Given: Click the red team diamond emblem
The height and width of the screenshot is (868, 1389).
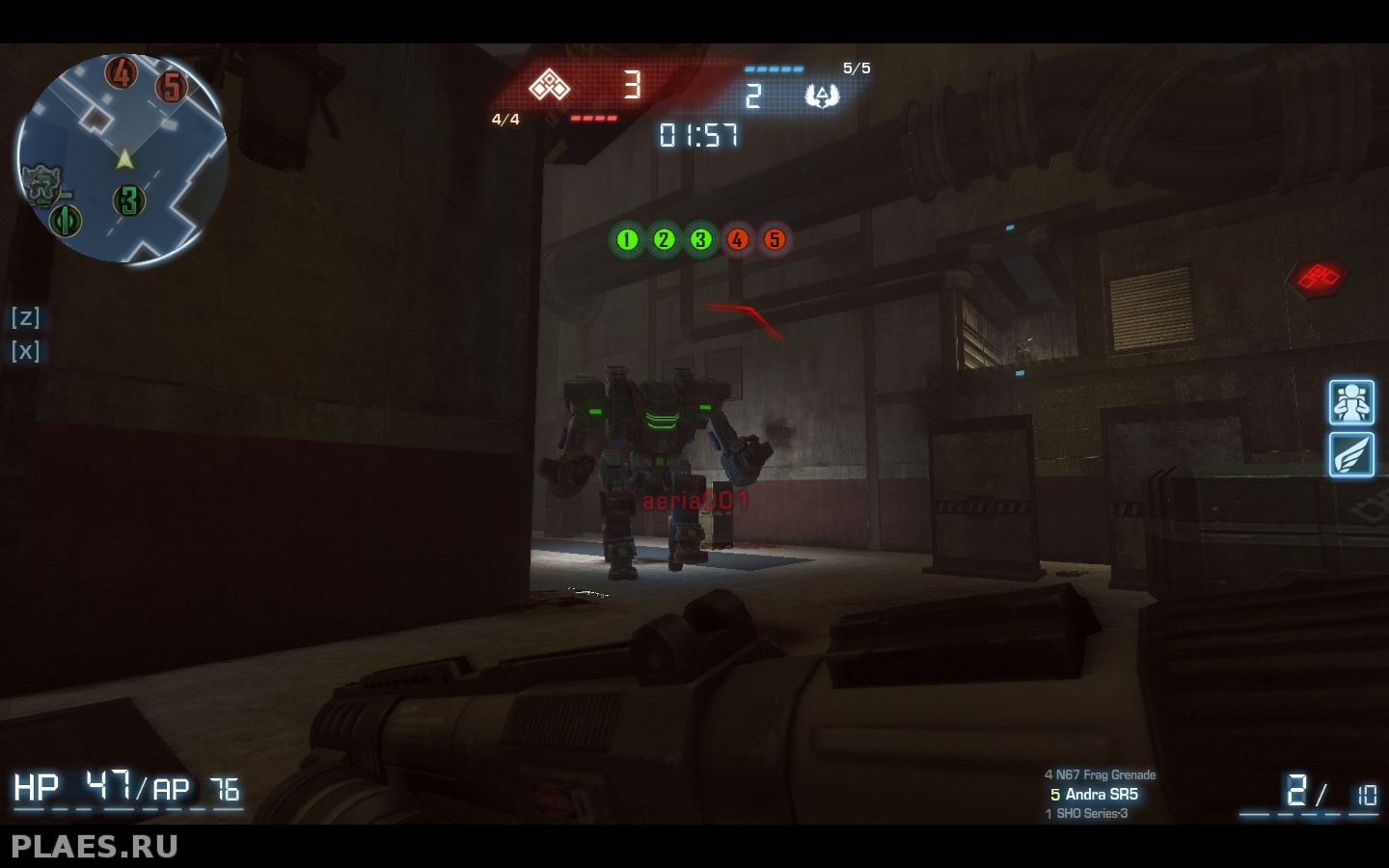Looking at the screenshot, I should click(550, 87).
